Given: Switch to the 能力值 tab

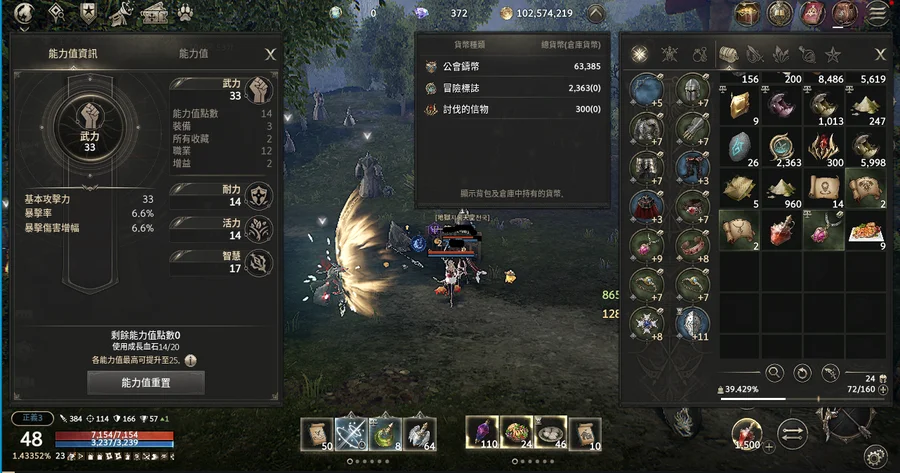Looking at the screenshot, I should (193, 54).
